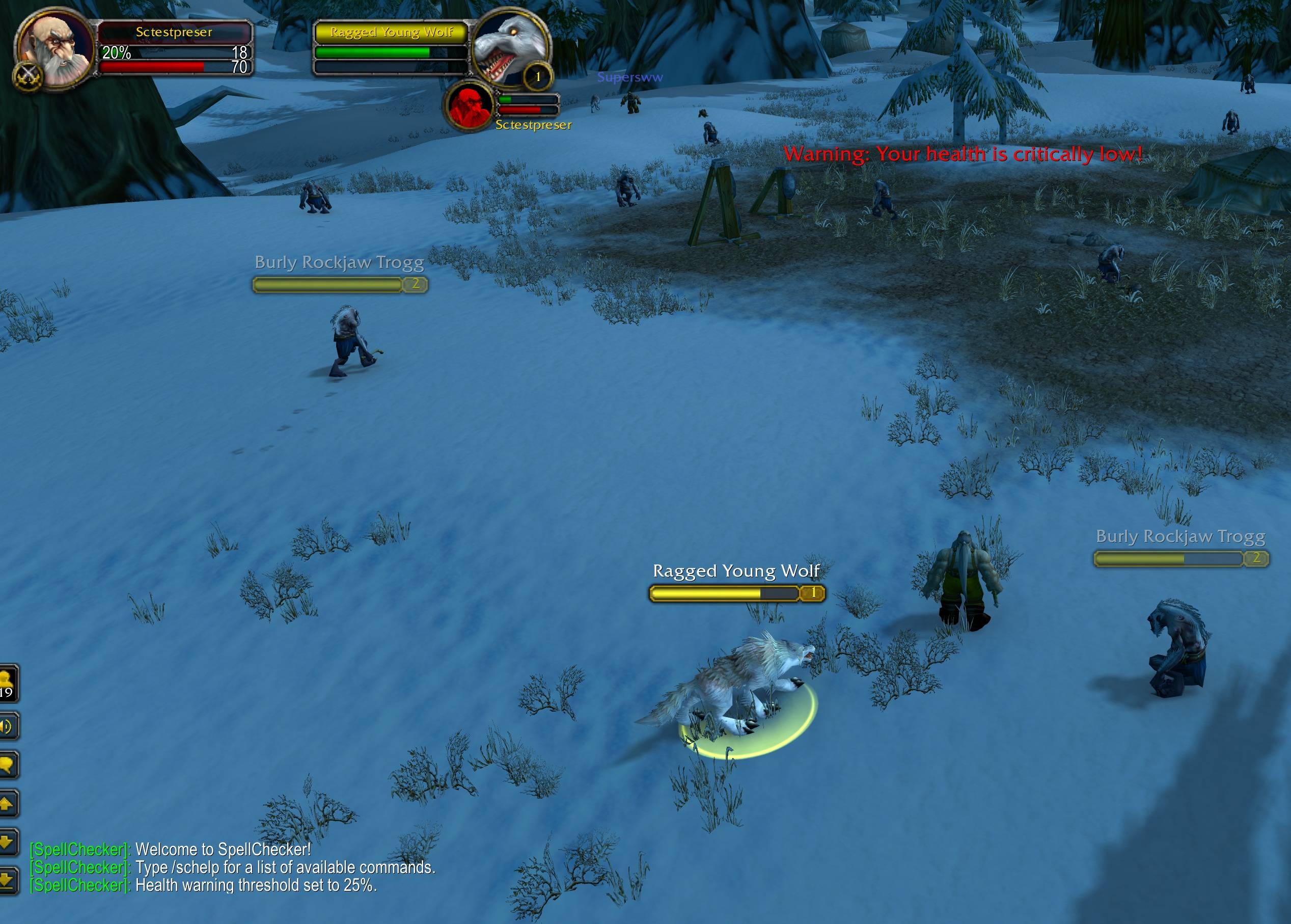
Task: Click the SpellChecker health threshold chat message
Action: [256, 885]
